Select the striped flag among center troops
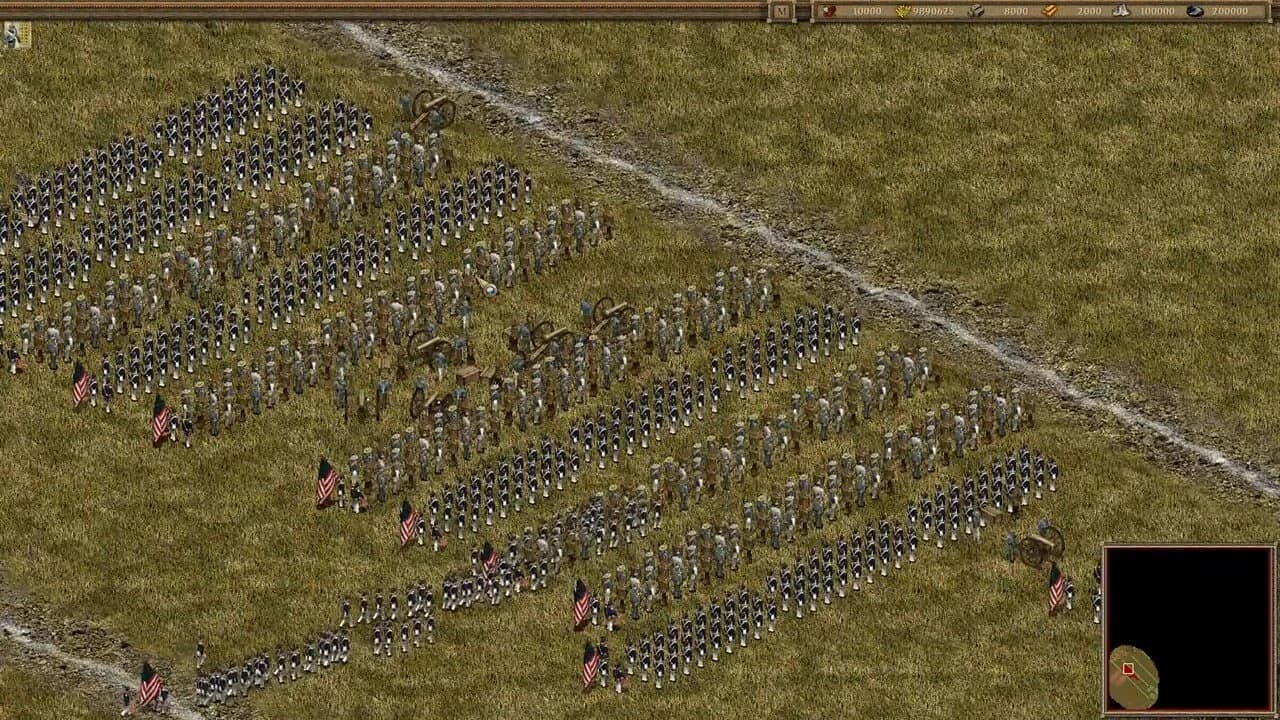This screenshot has height=720, width=1280. 329,480
